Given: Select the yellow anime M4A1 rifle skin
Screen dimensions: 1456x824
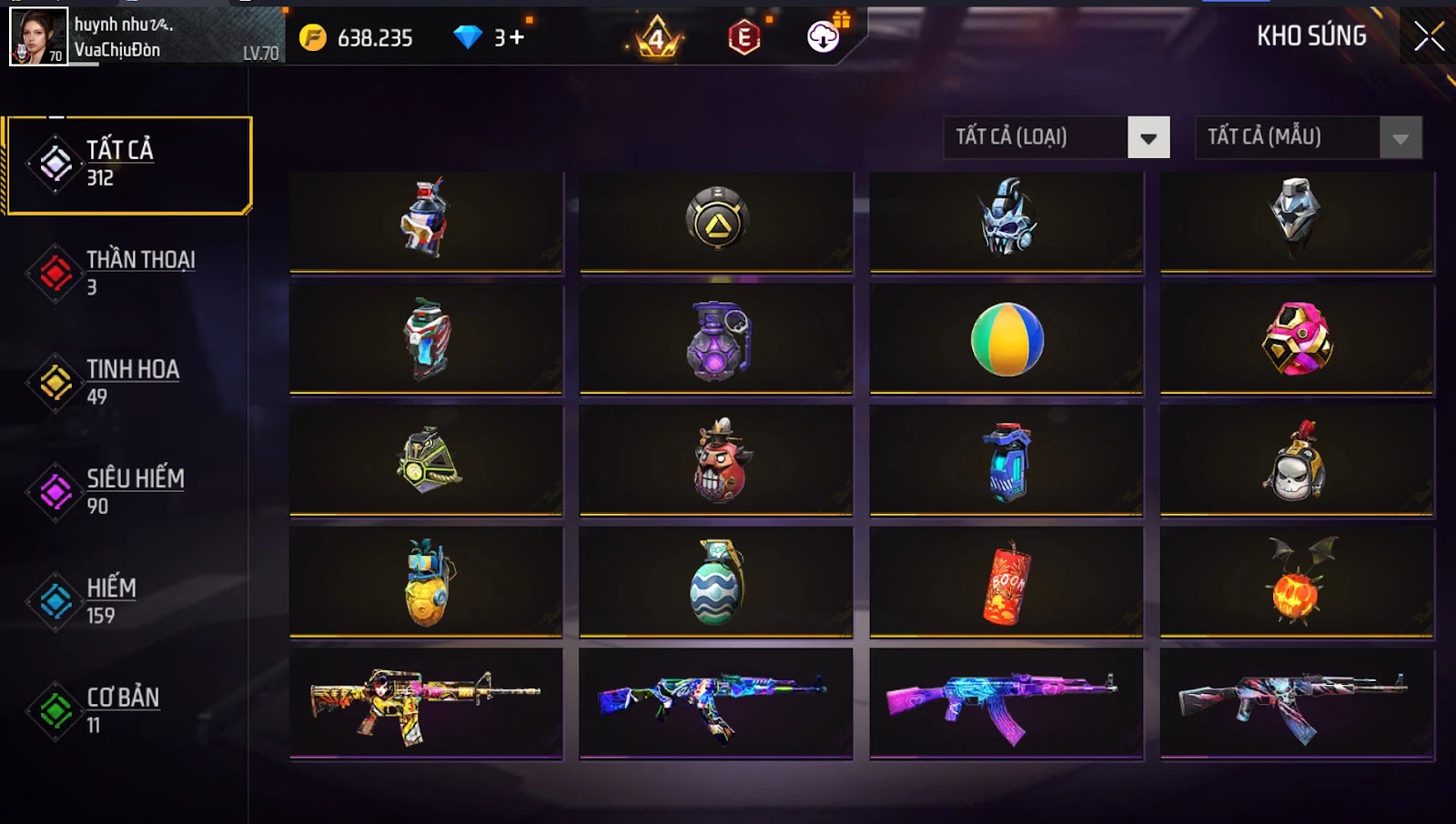Looking at the screenshot, I should (426, 702).
